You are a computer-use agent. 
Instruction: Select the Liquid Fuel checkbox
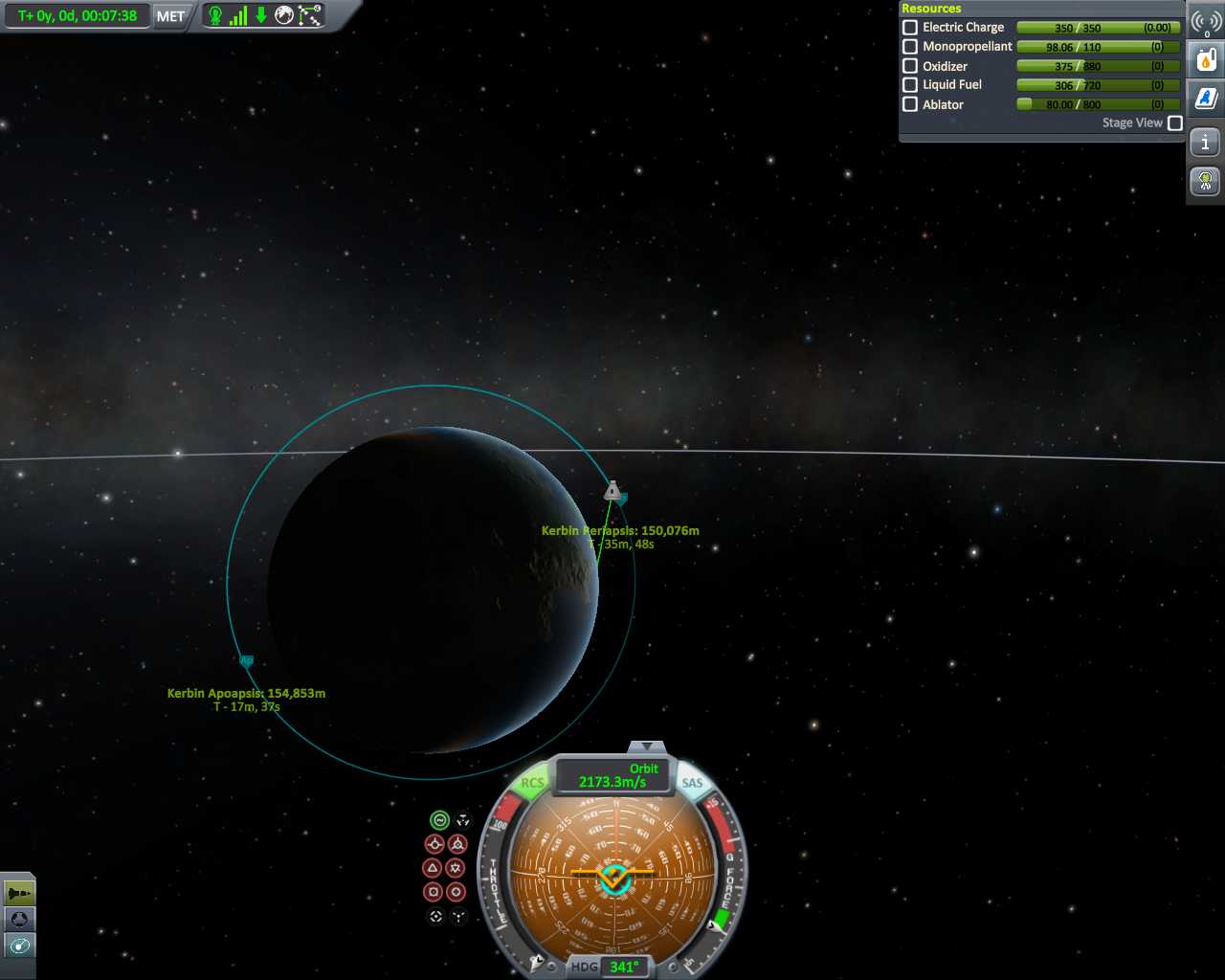pyautogui.click(x=910, y=85)
